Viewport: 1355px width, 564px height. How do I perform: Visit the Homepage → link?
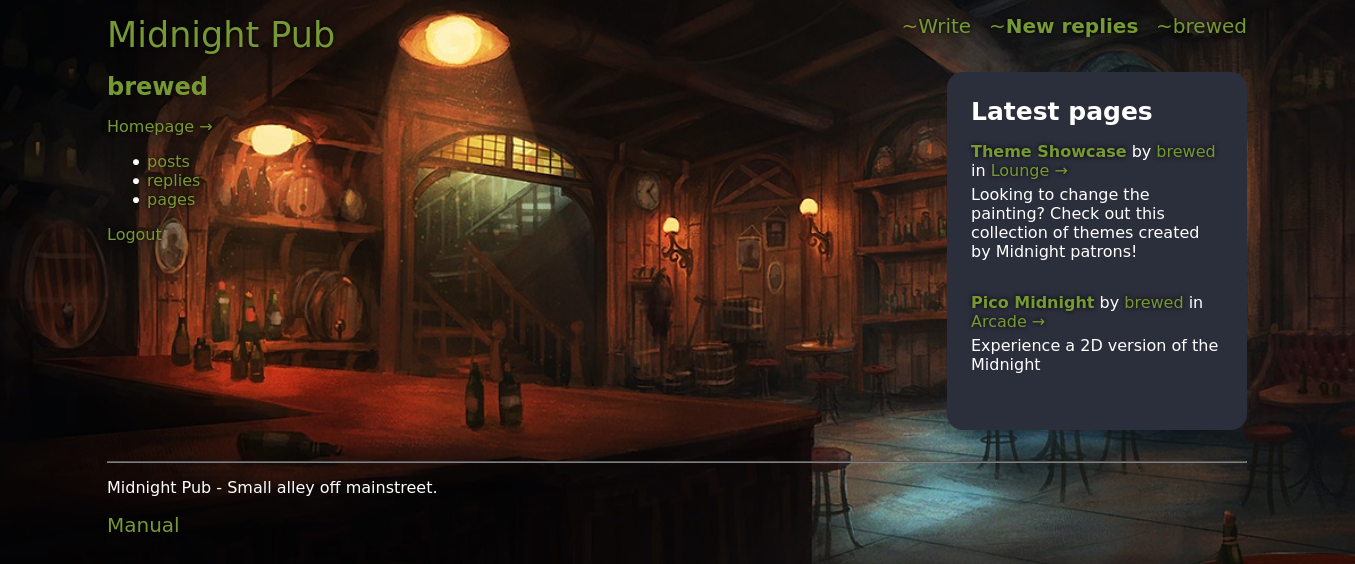[159, 126]
